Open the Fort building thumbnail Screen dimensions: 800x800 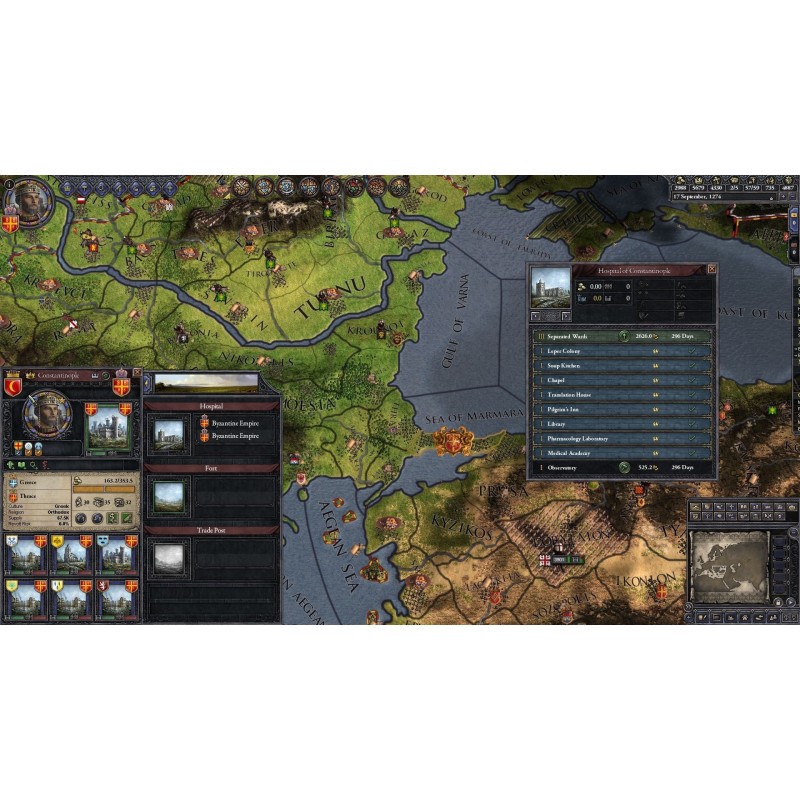tap(168, 496)
